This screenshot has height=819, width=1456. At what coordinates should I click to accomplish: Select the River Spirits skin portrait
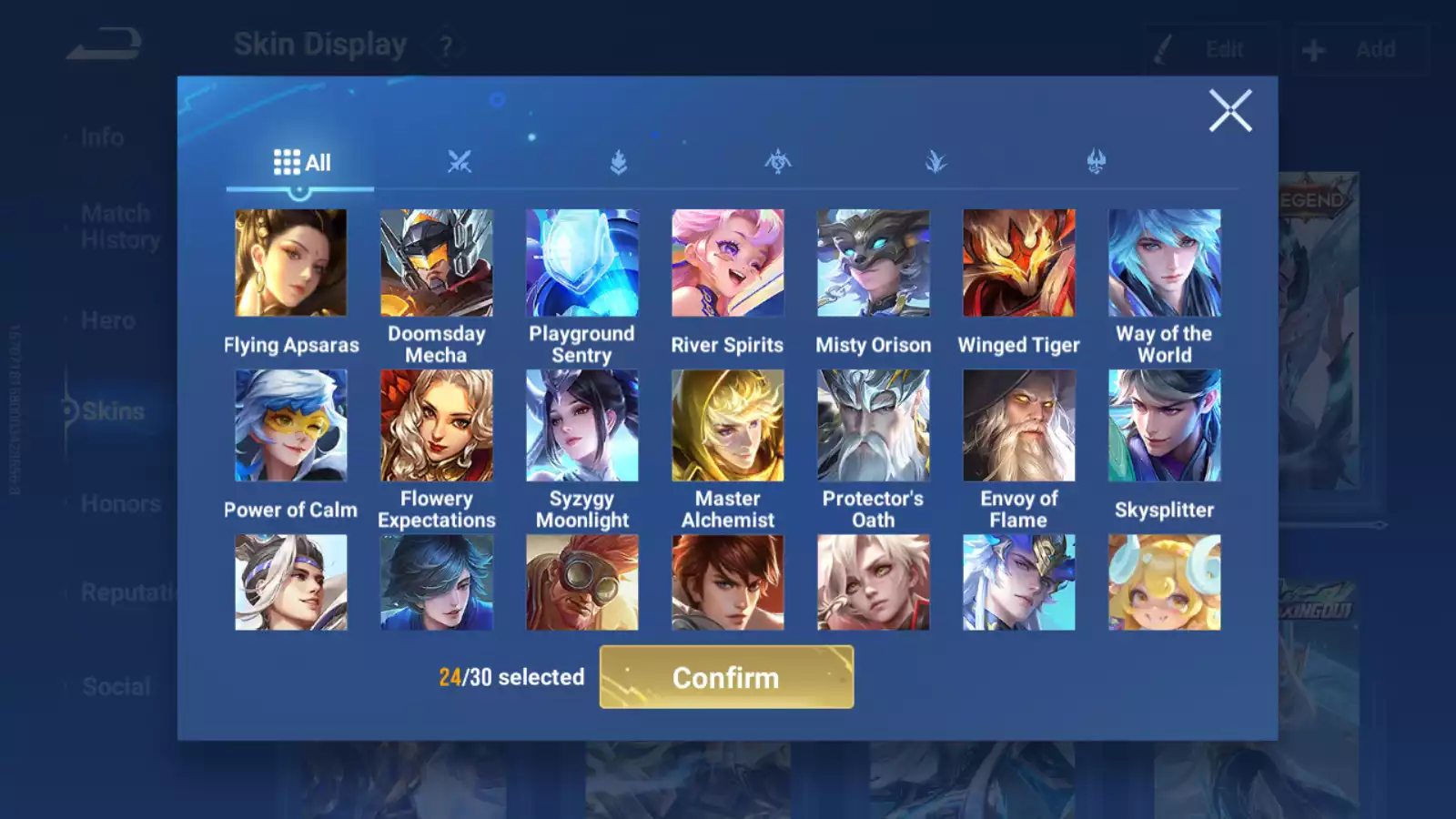tap(728, 263)
